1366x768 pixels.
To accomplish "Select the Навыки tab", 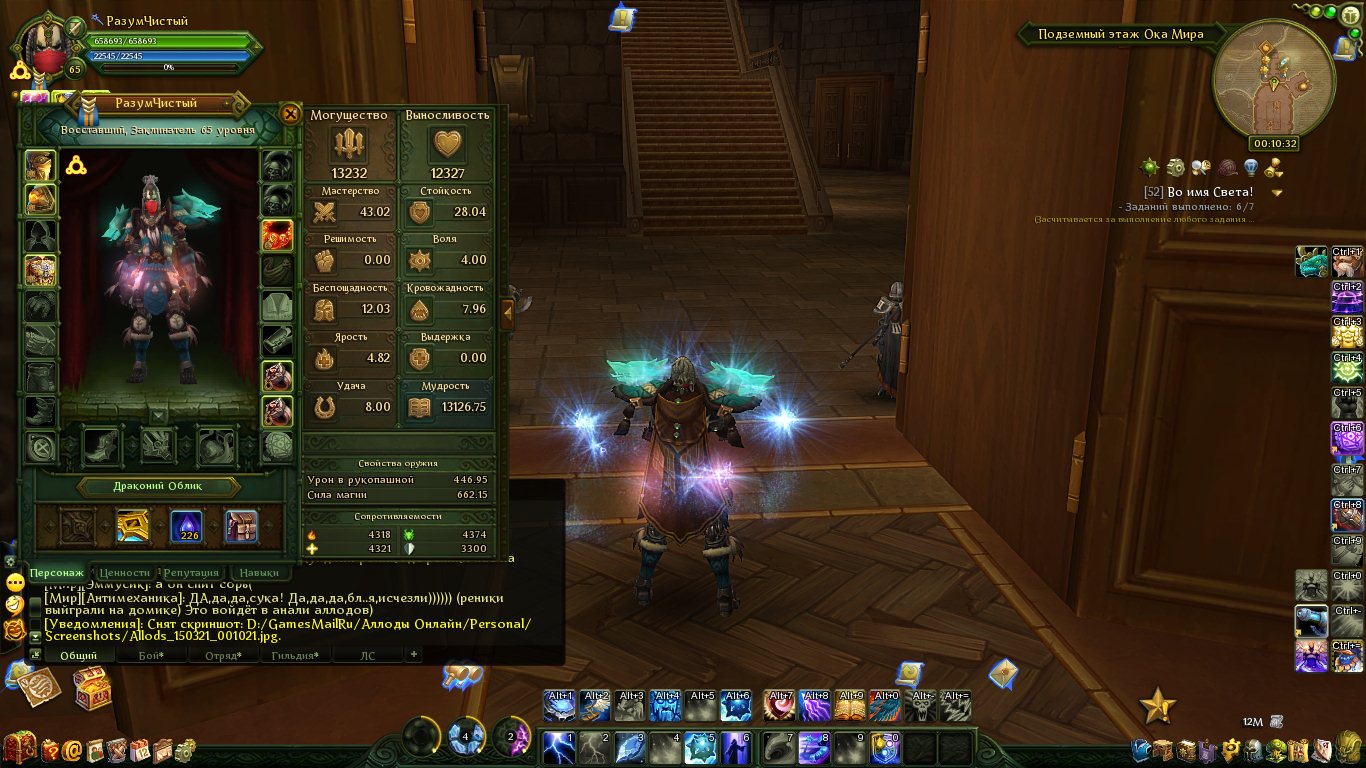I will (x=259, y=573).
